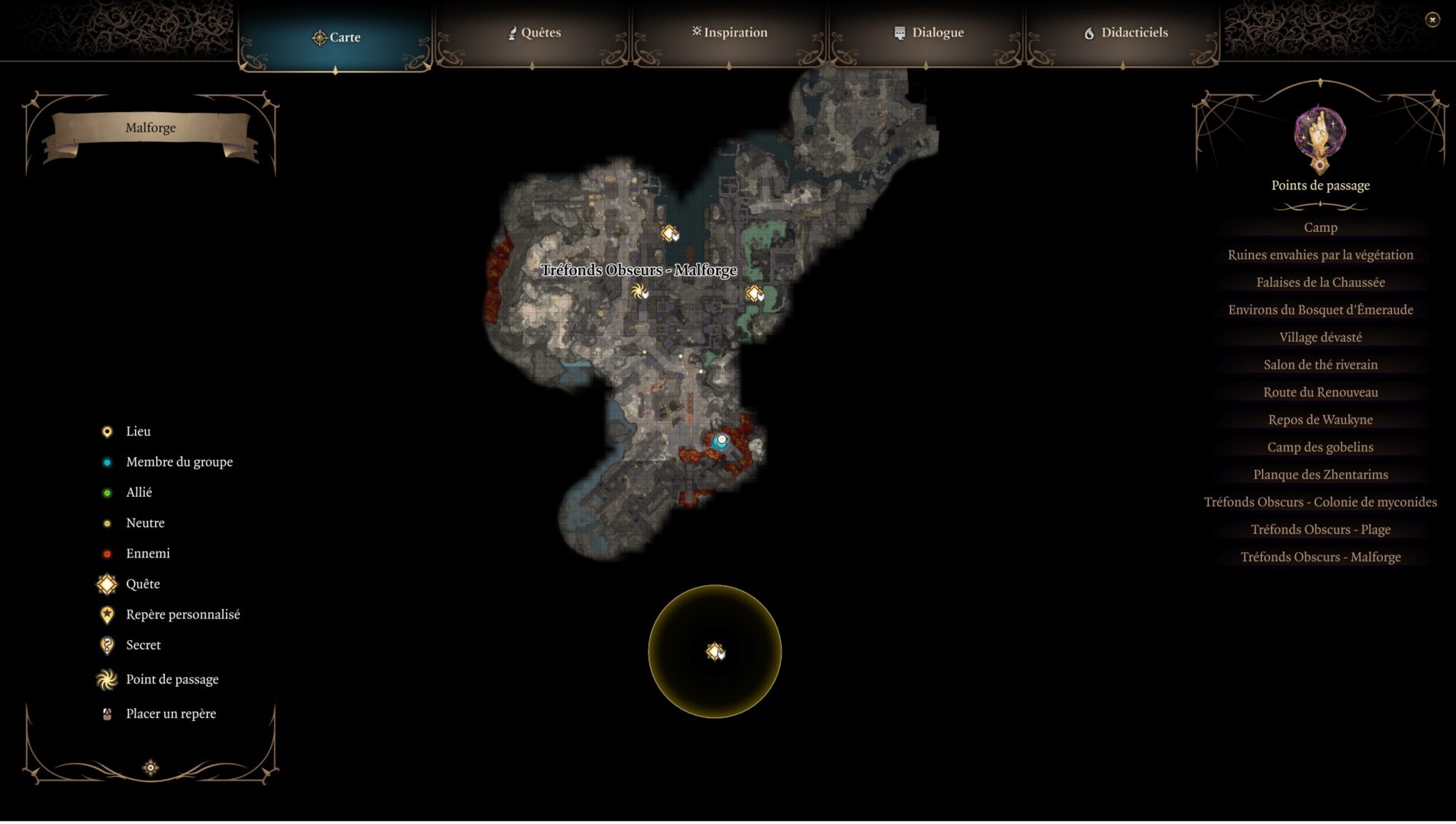1456x824 pixels.
Task: Select the quest marker inside yellow circle
Action: [715, 652]
